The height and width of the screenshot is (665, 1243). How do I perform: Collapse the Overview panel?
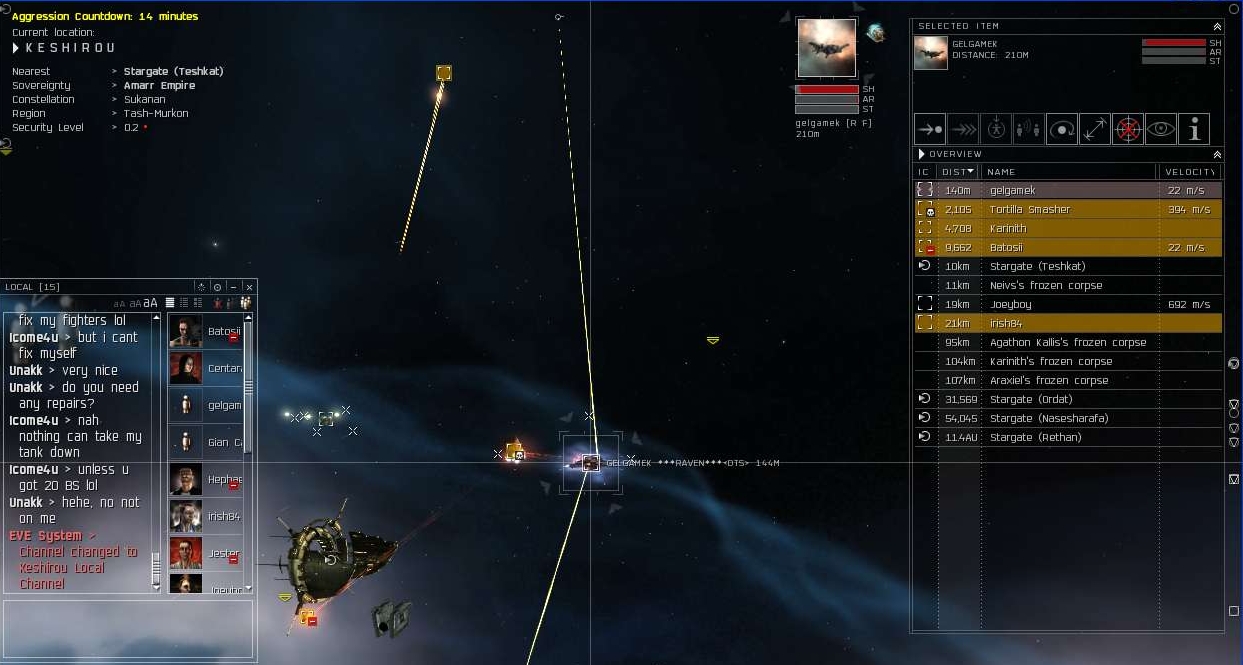pos(1217,155)
